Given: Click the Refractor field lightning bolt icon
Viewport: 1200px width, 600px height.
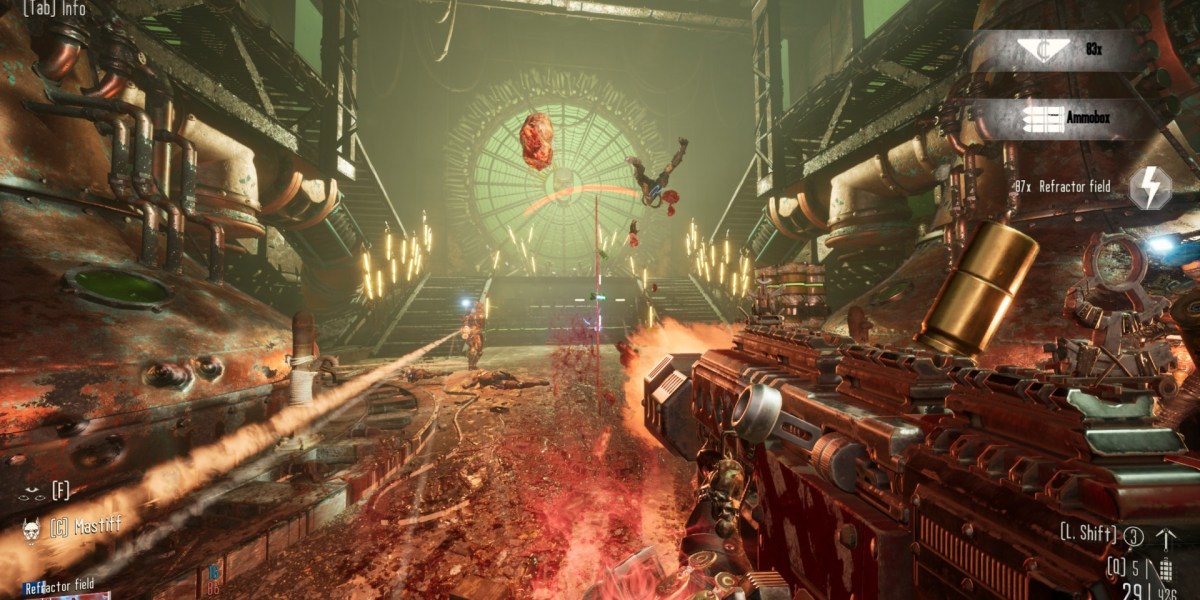Looking at the screenshot, I should tap(1151, 187).
